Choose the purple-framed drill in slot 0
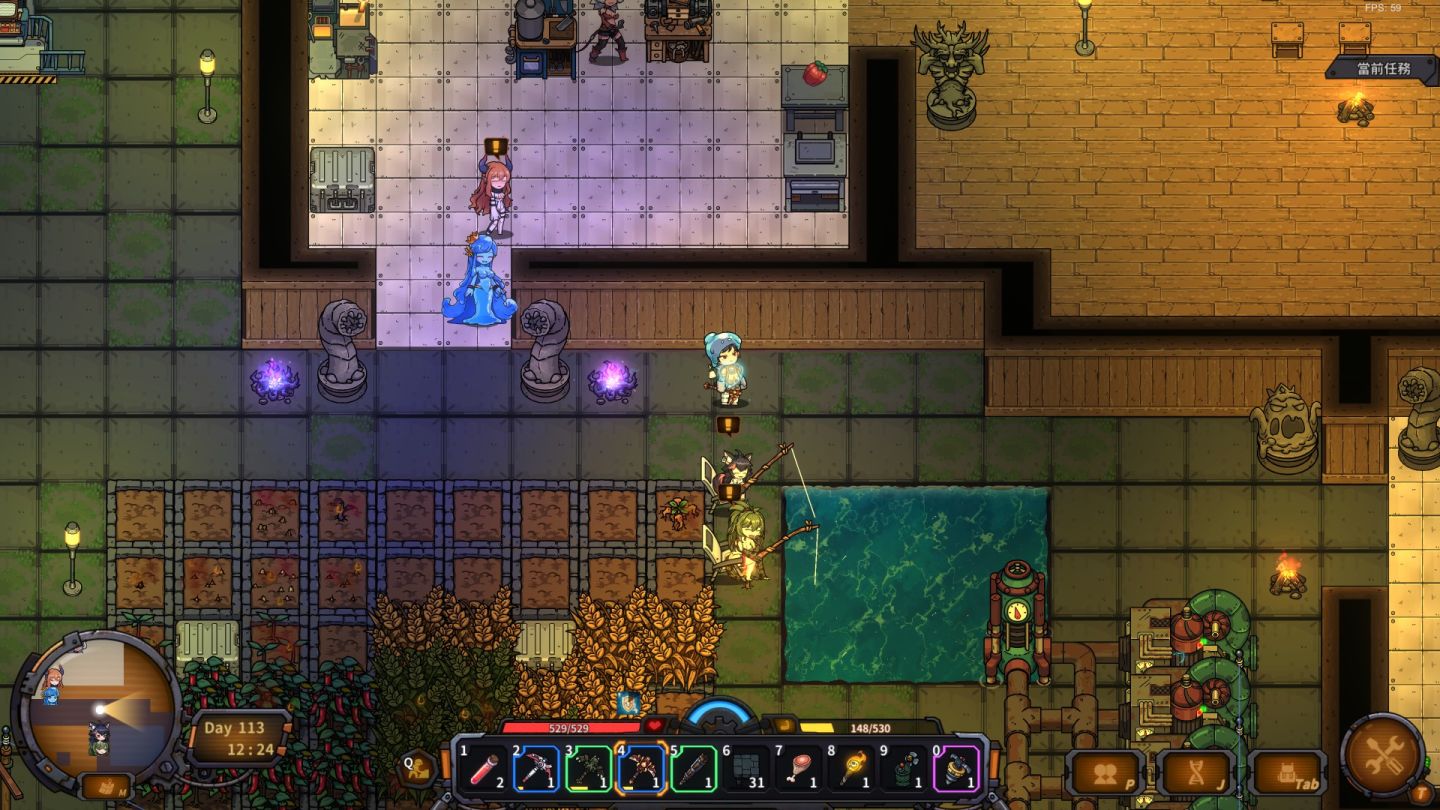Image resolution: width=1440 pixels, height=810 pixels. [957, 769]
